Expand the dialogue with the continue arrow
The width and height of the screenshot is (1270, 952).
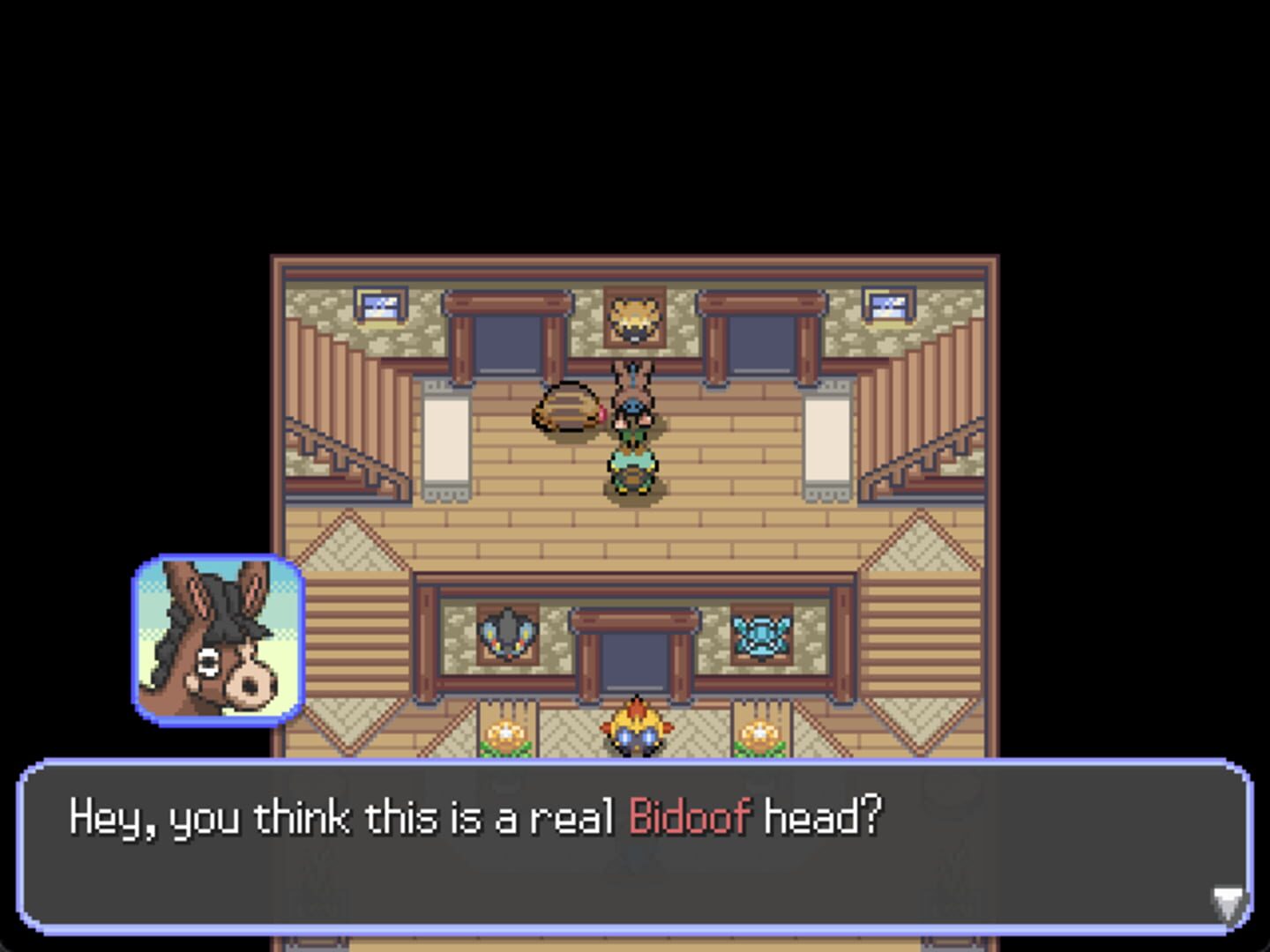click(1229, 901)
